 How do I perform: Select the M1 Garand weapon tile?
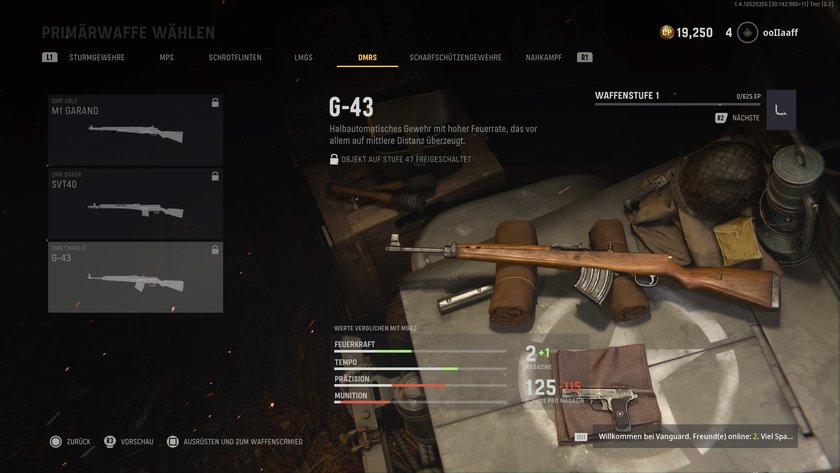pyautogui.click(x=135, y=130)
